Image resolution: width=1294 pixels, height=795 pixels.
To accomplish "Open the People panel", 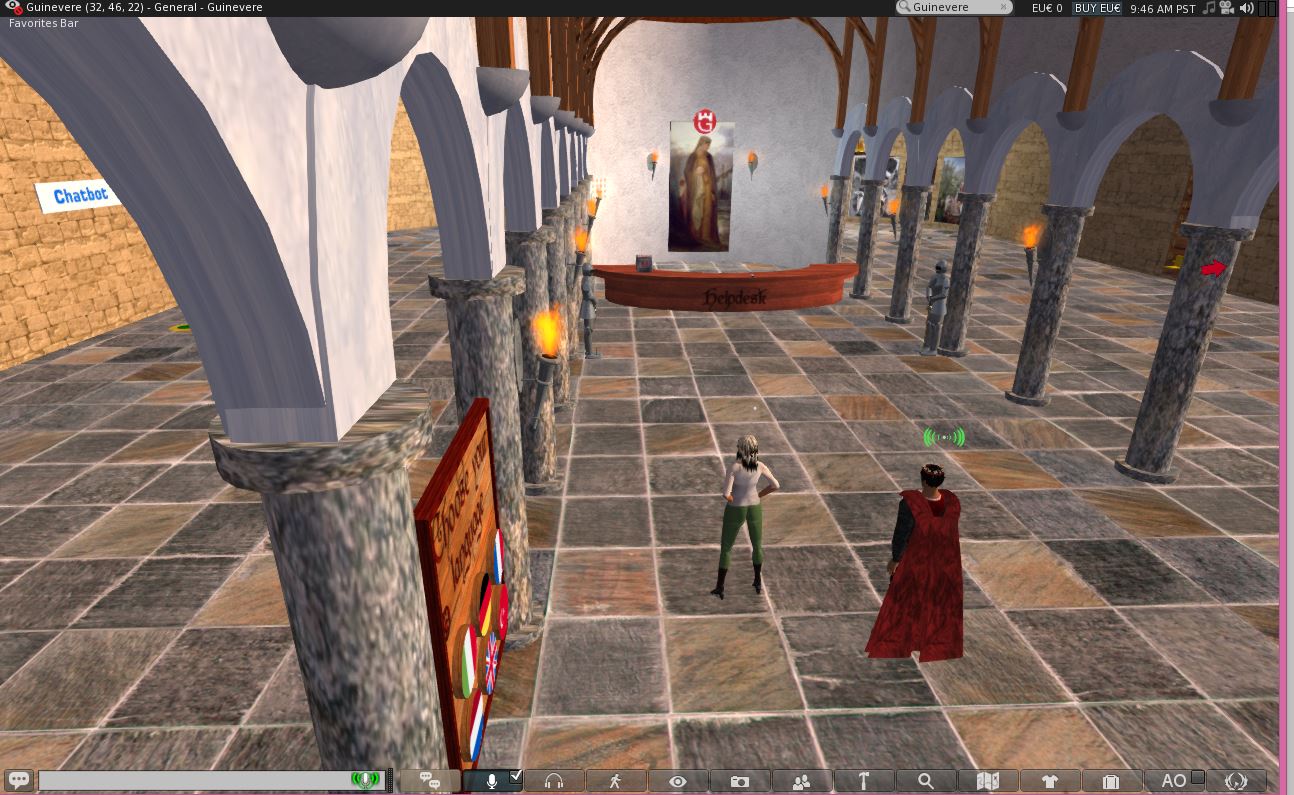I will [x=801, y=781].
